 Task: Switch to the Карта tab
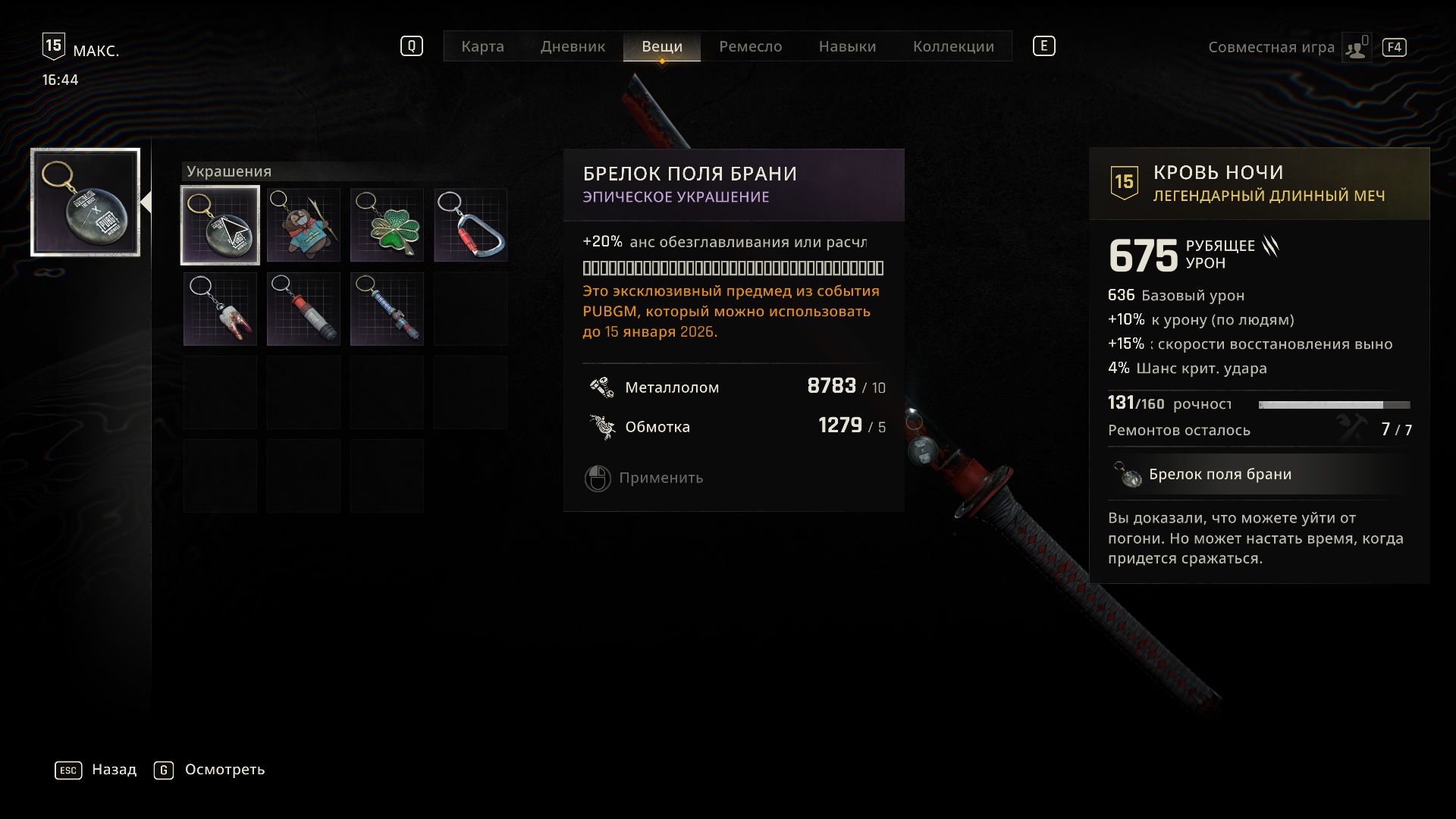[482, 46]
